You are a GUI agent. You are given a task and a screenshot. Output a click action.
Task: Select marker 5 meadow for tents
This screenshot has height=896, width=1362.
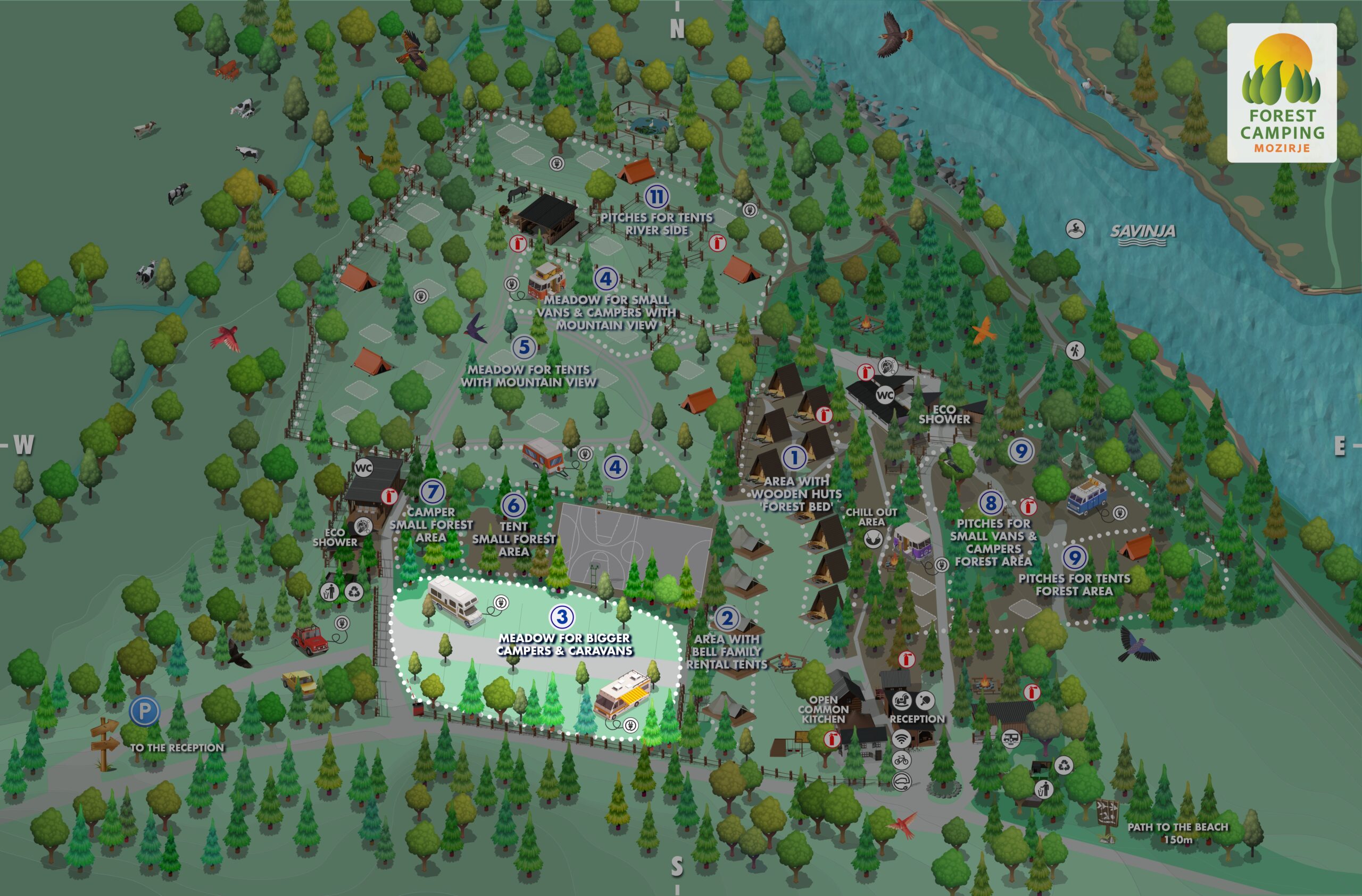tap(524, 347)
